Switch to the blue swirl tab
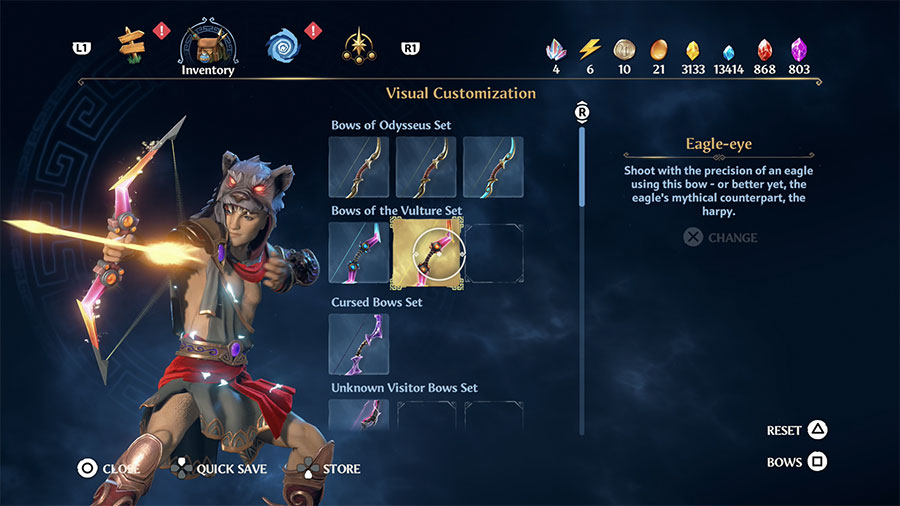Screen dimensions: 900x506 [x=283, y=45]
